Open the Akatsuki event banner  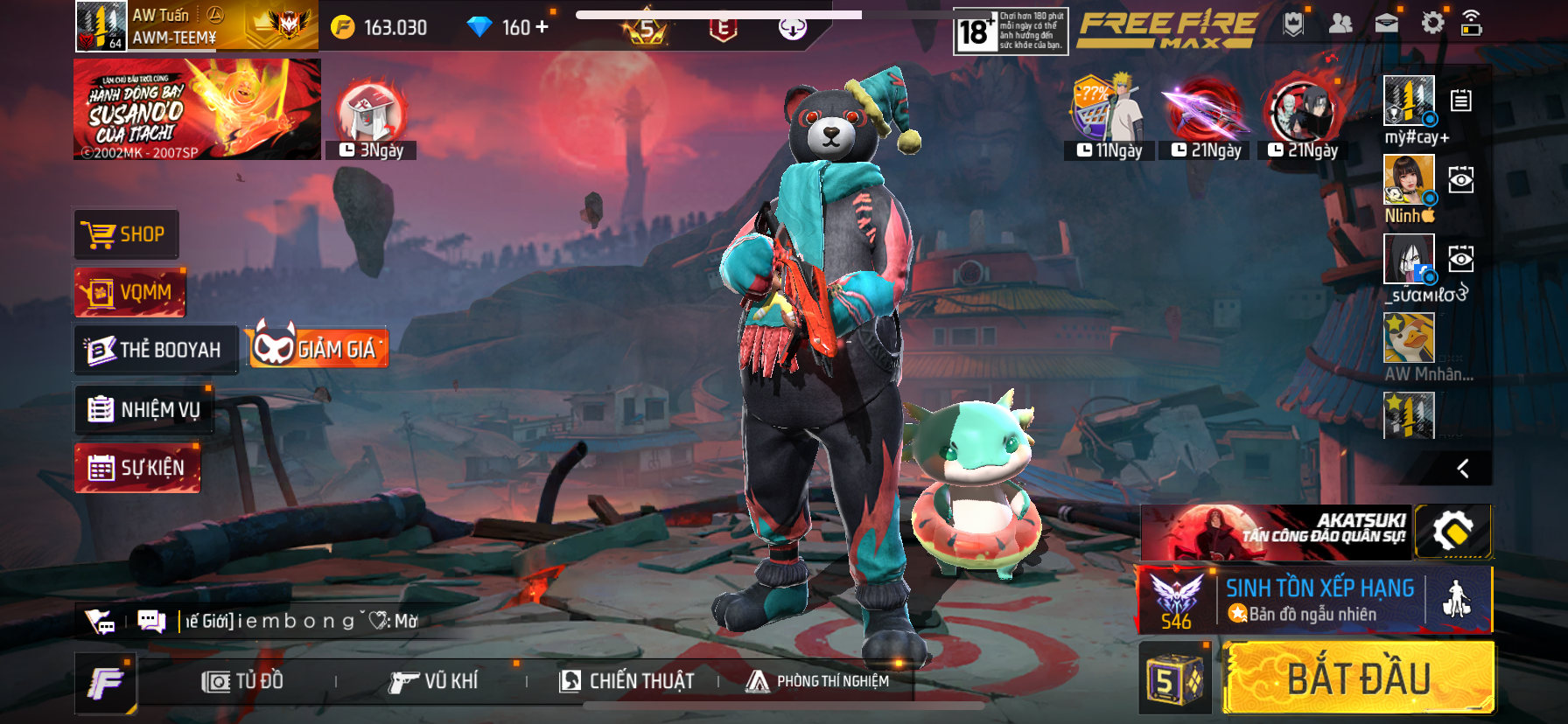pos(1275,532)
